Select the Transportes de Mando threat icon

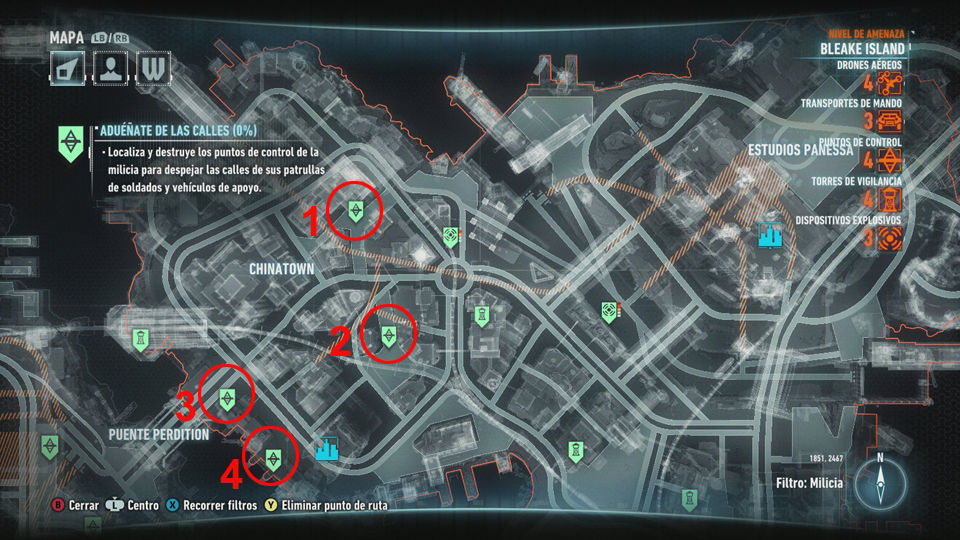pos(890,122)
